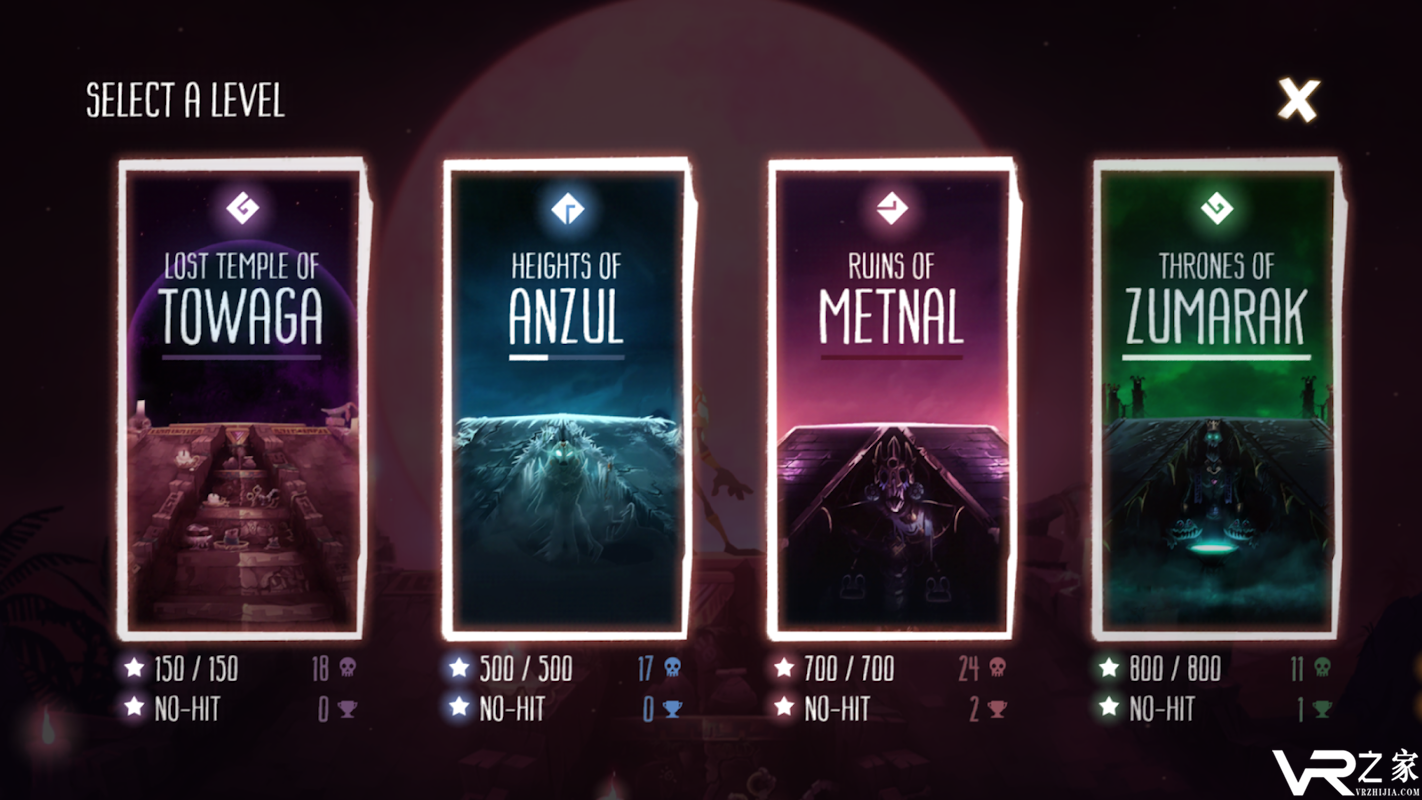Close the level select screen

click(x=1298, y=100)
